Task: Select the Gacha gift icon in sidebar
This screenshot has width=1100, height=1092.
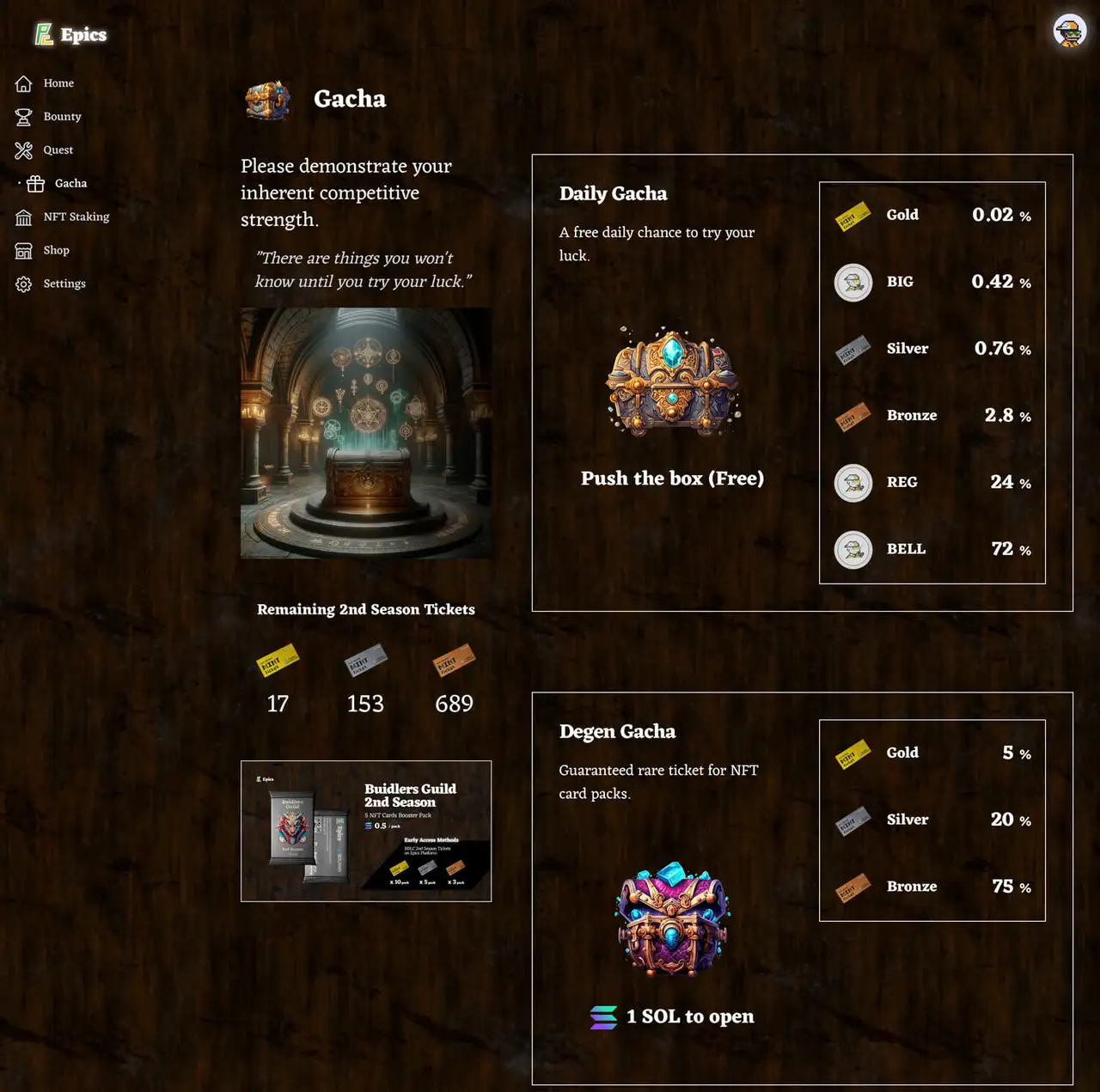Action: 34,183
